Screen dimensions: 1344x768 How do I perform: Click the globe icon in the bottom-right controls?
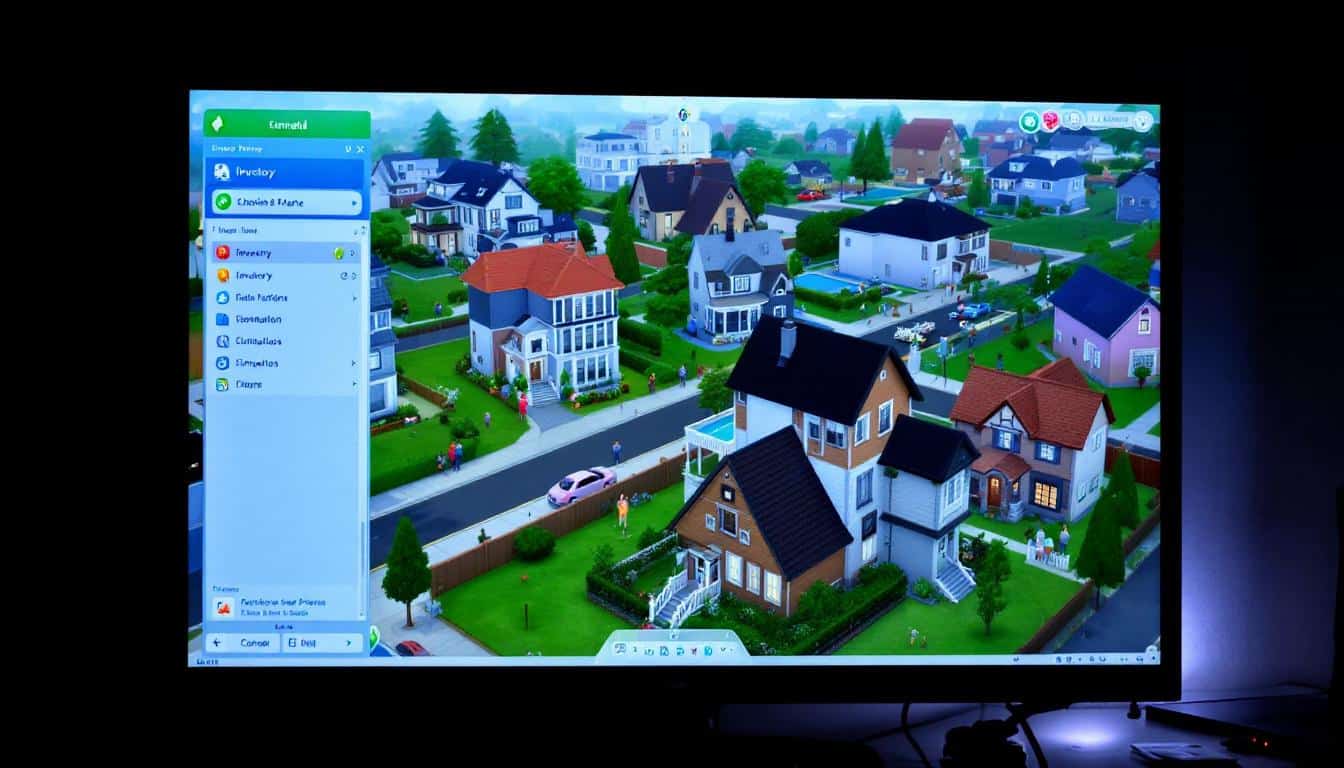1103,660
